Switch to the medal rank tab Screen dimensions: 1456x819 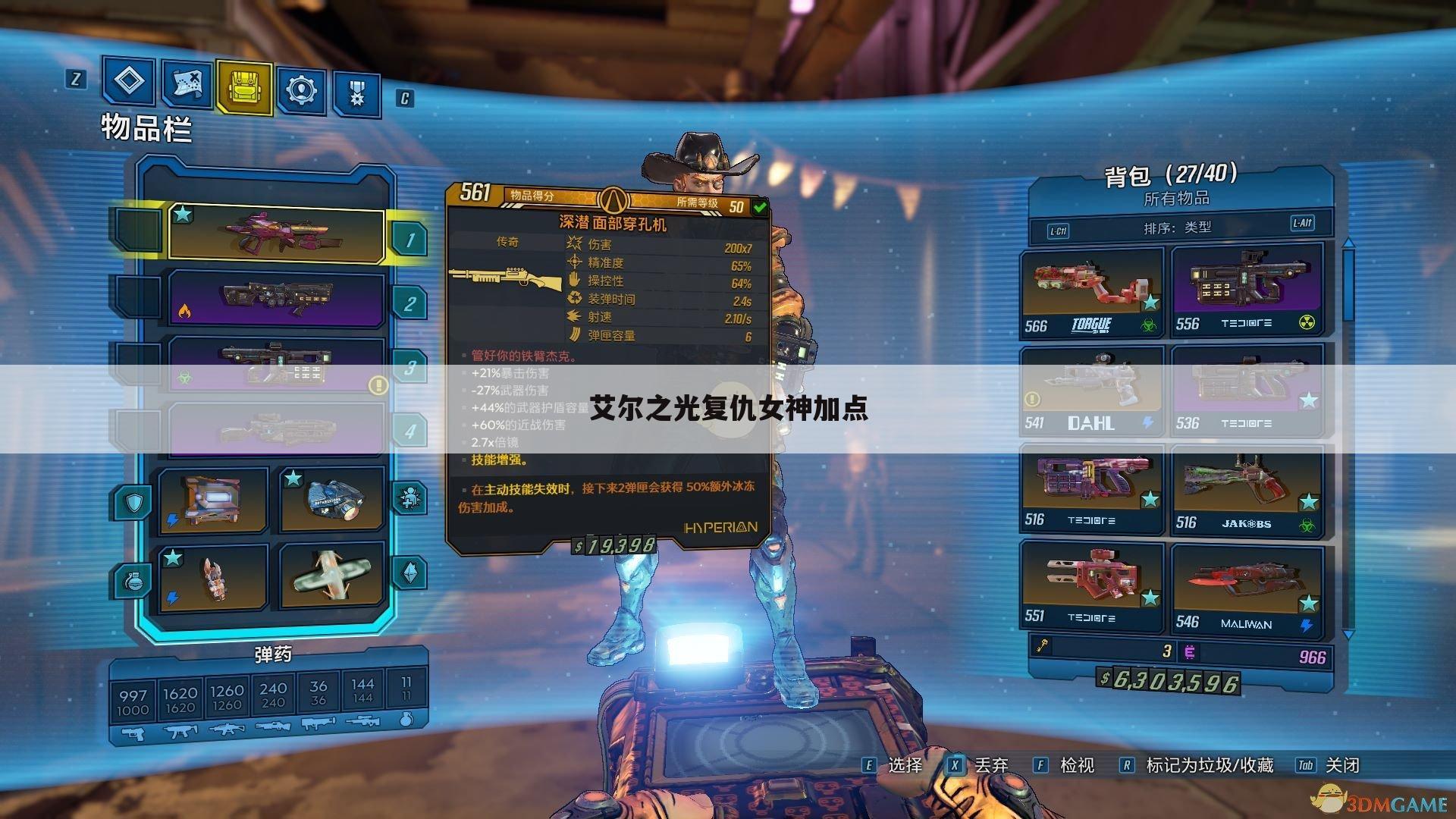356,94
